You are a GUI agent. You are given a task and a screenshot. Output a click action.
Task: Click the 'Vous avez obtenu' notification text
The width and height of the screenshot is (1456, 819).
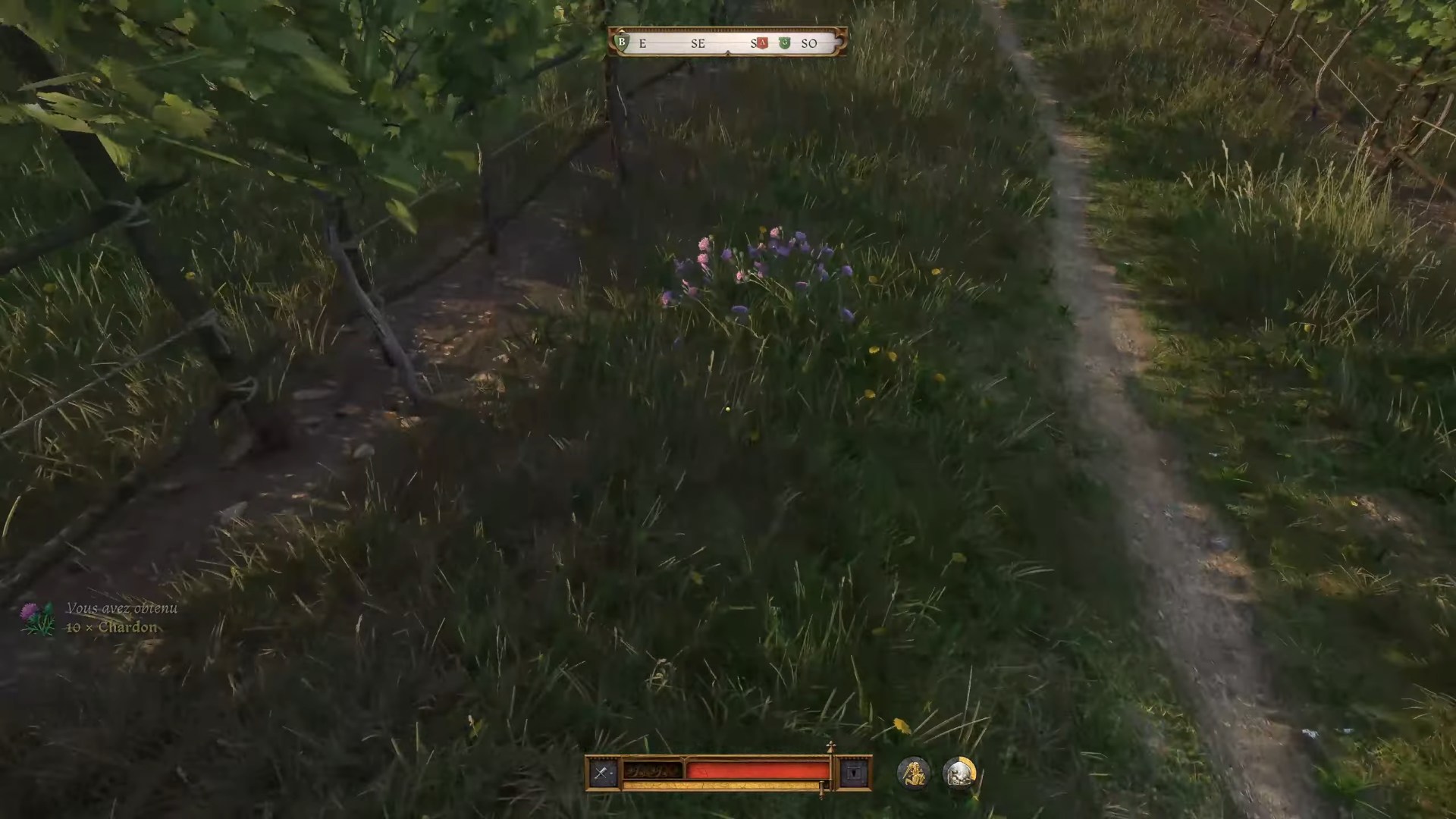123,607
